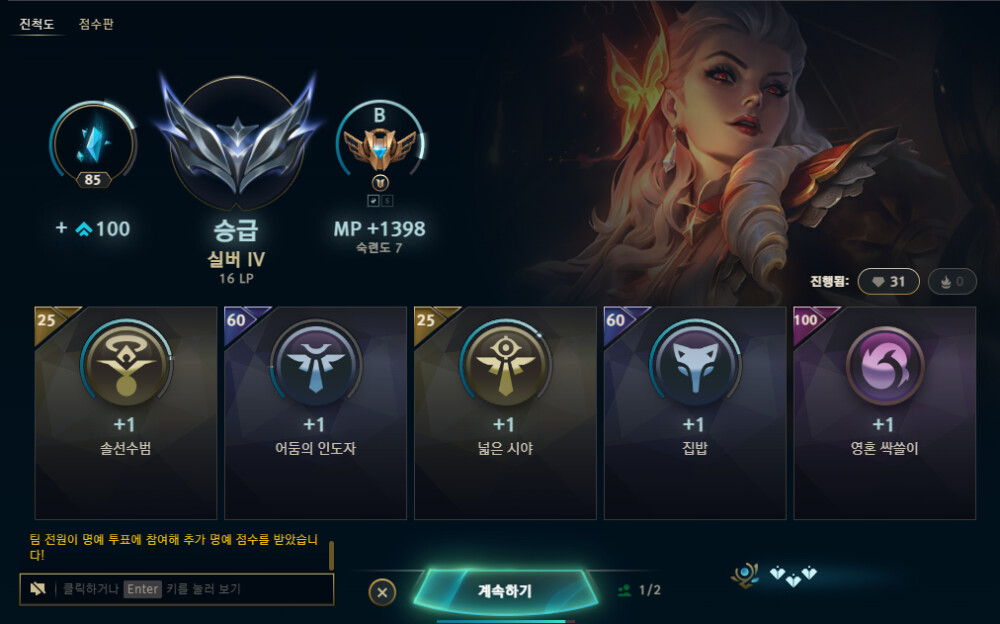This screenshot has height=624, width=1000.
Task: Select the 진척도 progress tab
Action: pyautogui.click(x=37, y=24)
